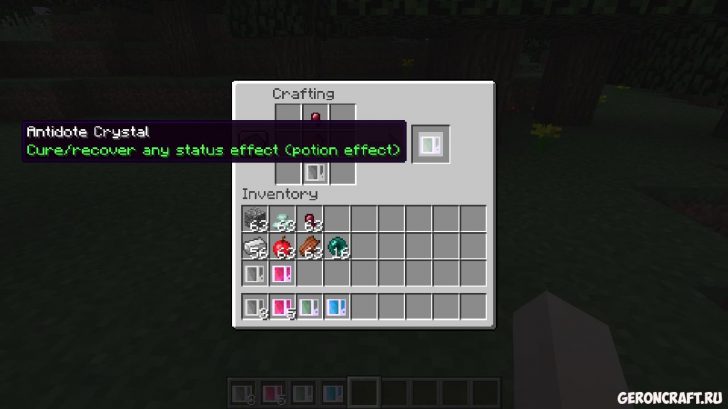Pick up the iron ingot stack of 56
Screen dimensions: 728x409
pos(255,247)
